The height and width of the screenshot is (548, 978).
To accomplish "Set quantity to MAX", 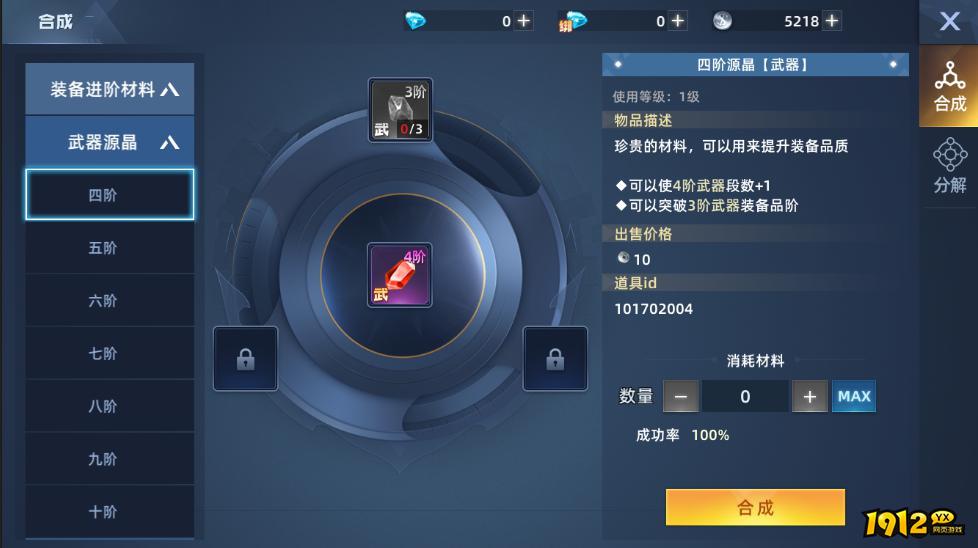I will click(x=854, y=397).
